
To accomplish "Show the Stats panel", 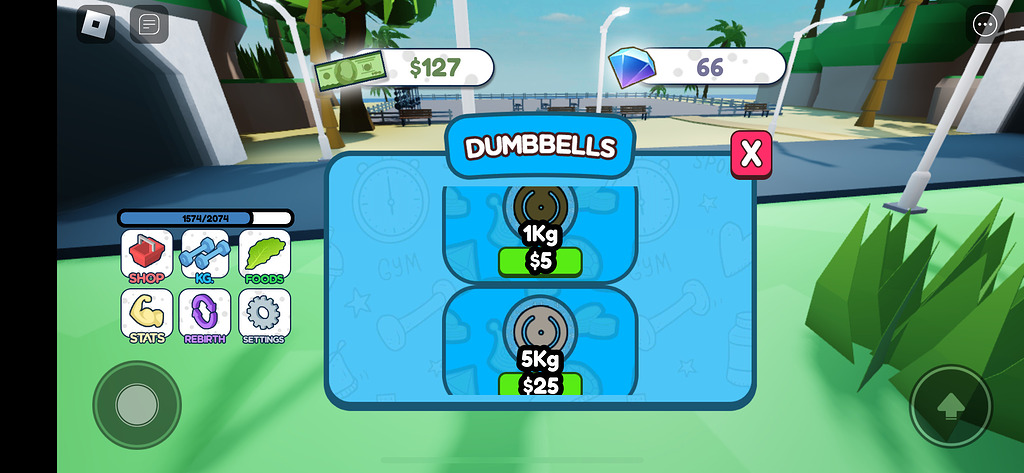I will pos(147,315).
